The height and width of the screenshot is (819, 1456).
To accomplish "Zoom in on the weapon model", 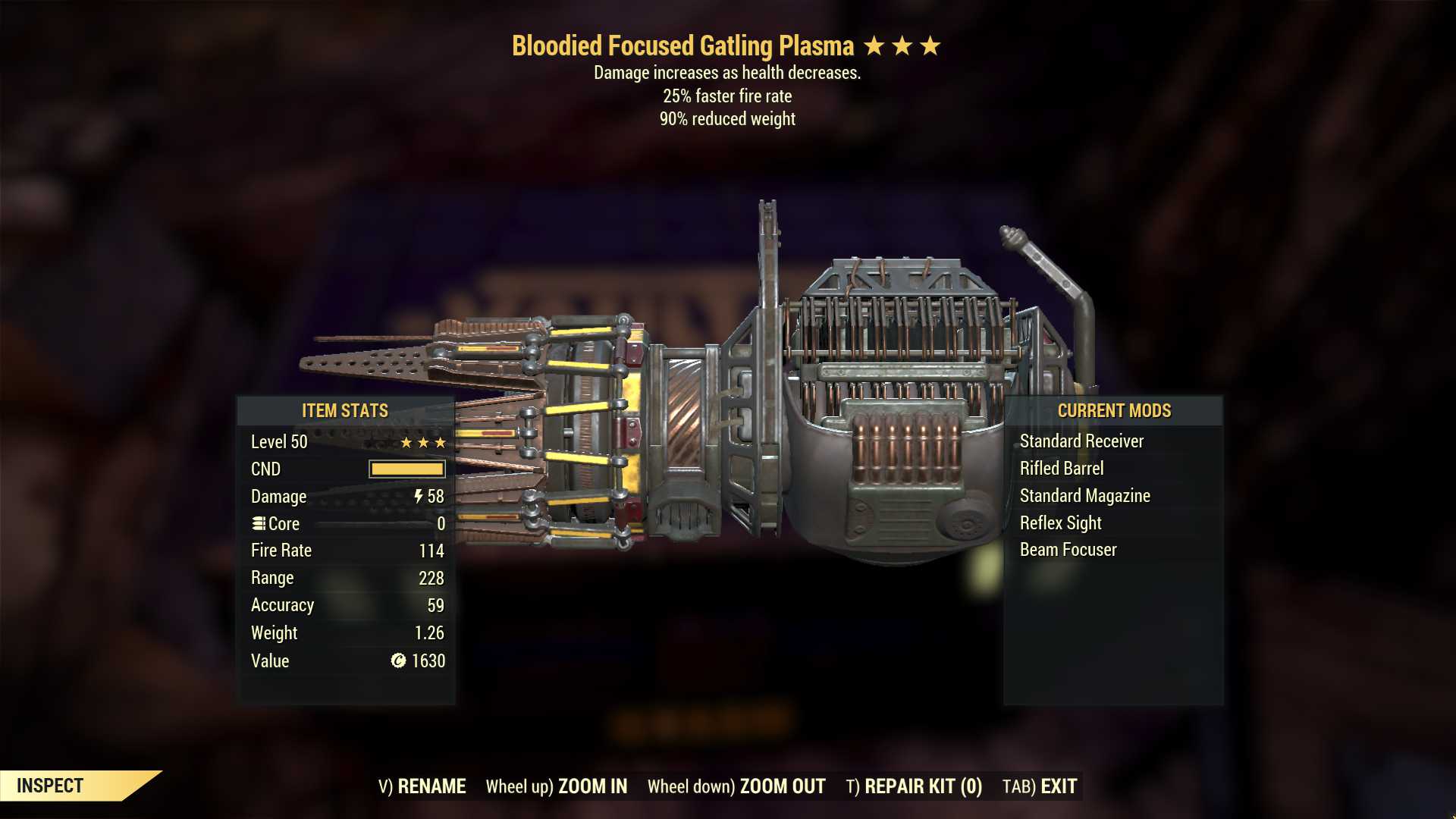I will (x=557, y=786).
